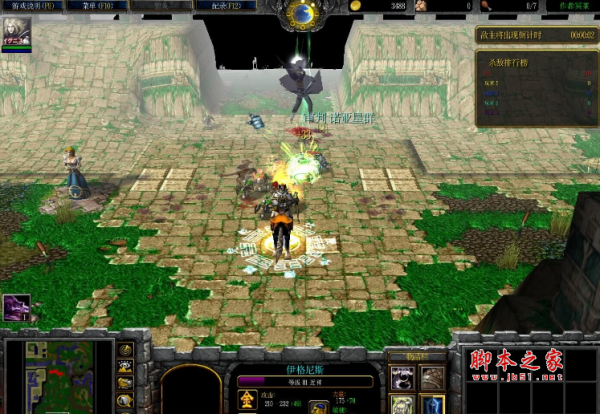Use the pale horned skull inventory item
The image size is (600, 414).
click(402, 405)
